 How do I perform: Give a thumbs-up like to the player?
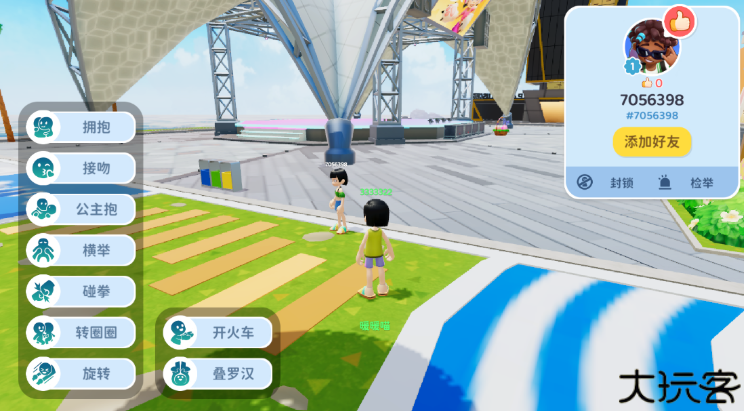click(680, 20)
